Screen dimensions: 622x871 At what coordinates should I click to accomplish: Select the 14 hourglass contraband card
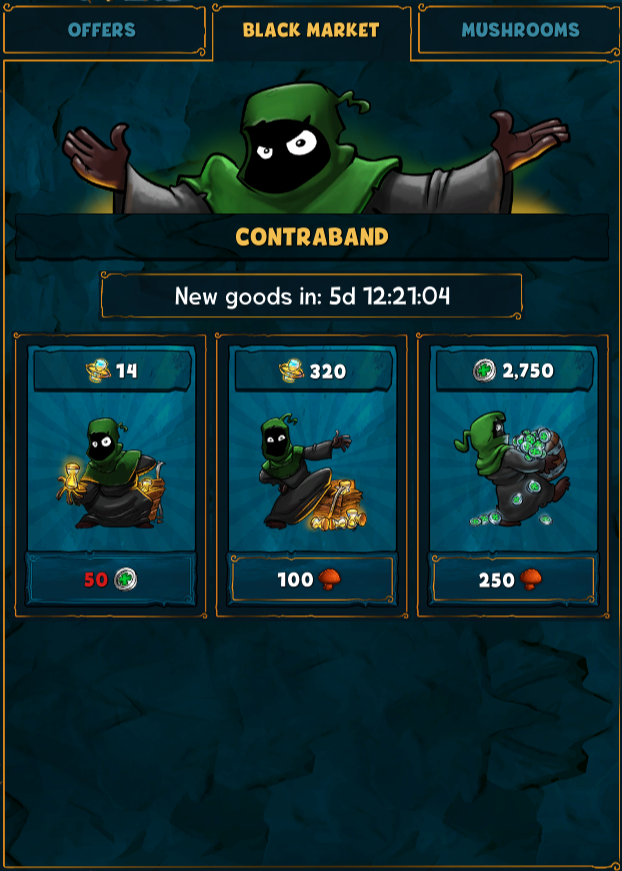pos(110,465)
